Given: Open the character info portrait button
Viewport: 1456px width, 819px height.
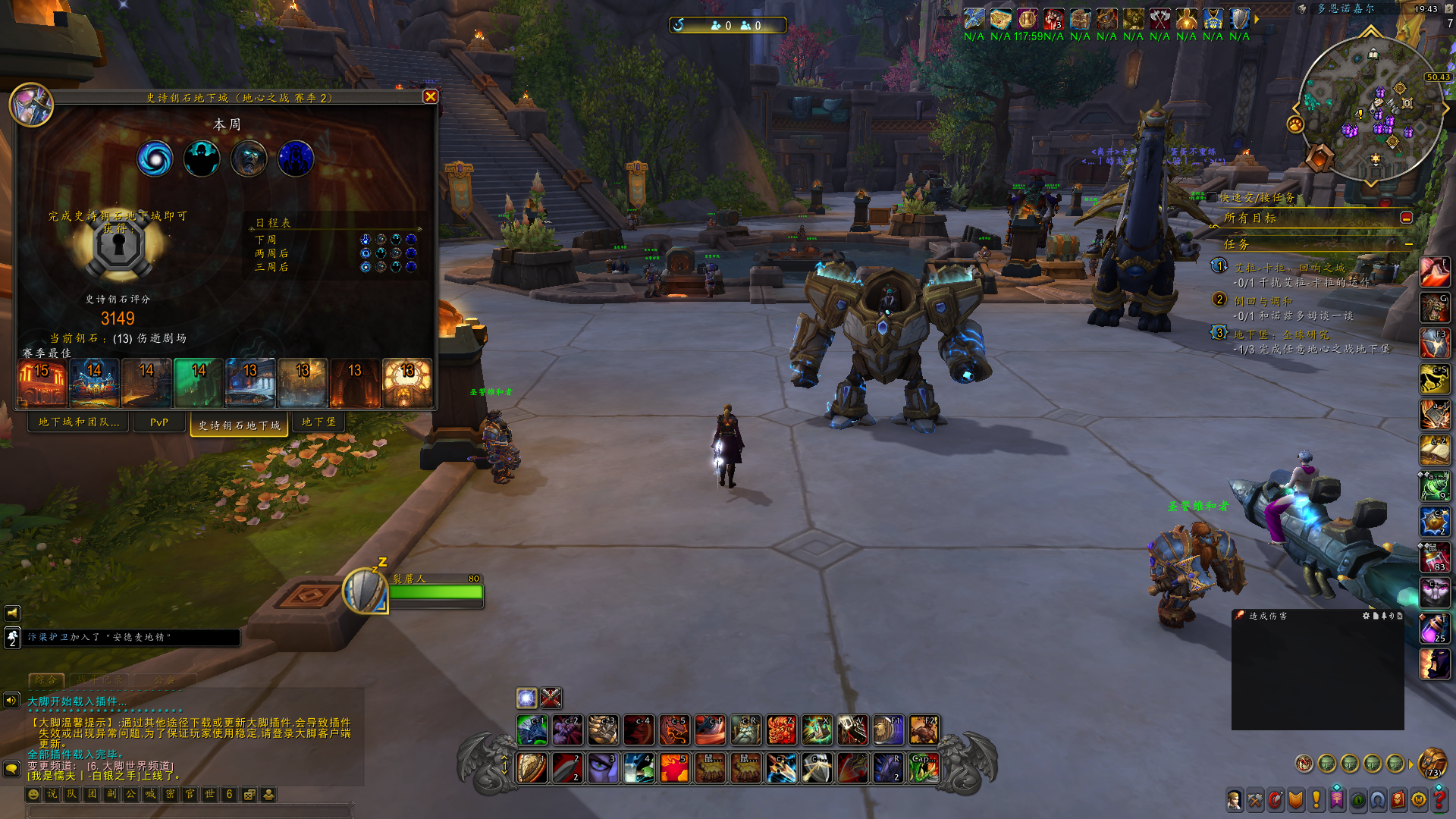Looking at the screenshot, I should point(1235,799).
